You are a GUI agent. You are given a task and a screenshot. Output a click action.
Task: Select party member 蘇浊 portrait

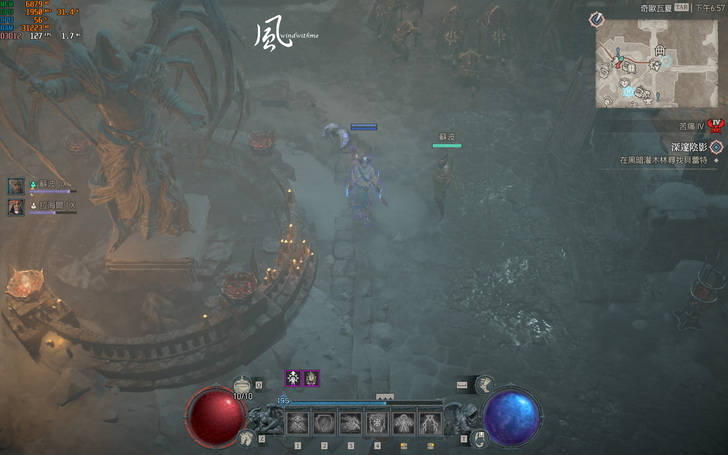[x=16, y=186]
